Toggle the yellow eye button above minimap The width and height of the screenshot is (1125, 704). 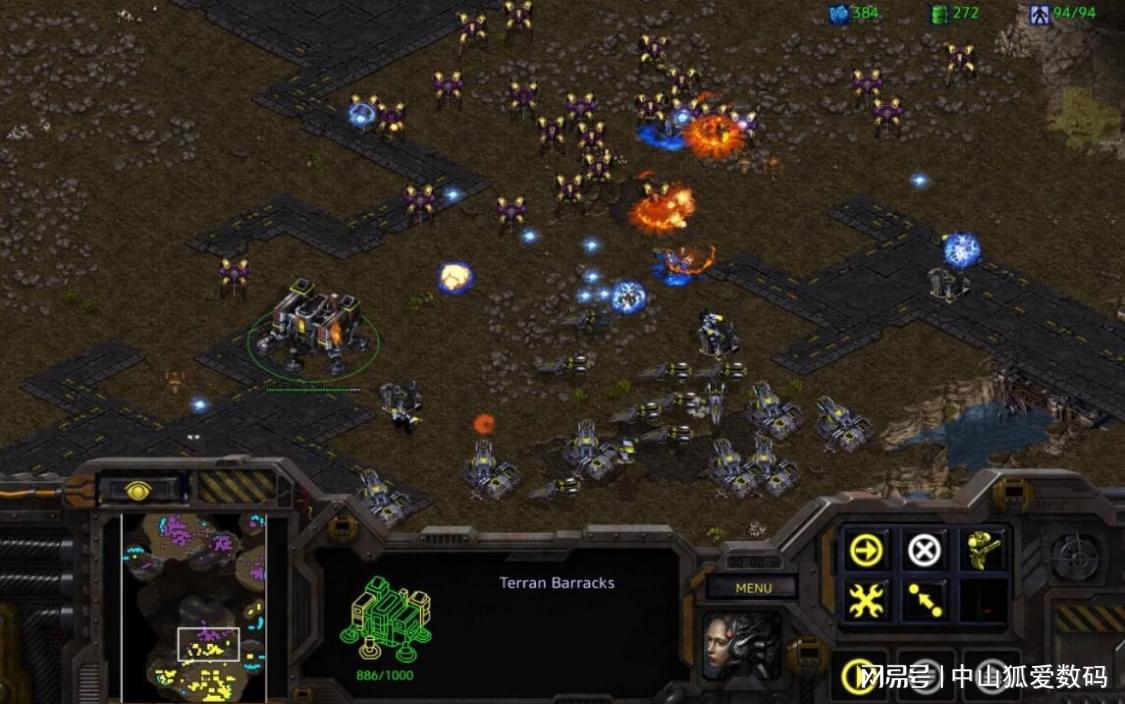pos(139,490)
